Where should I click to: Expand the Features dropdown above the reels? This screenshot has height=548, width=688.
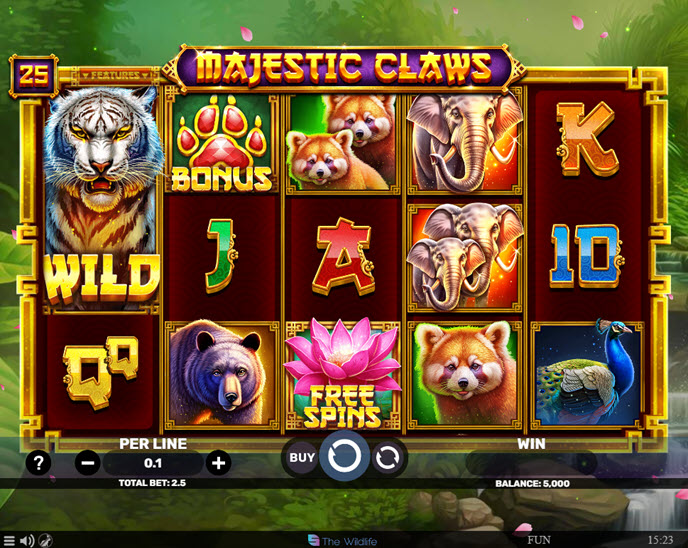point(116,75)
